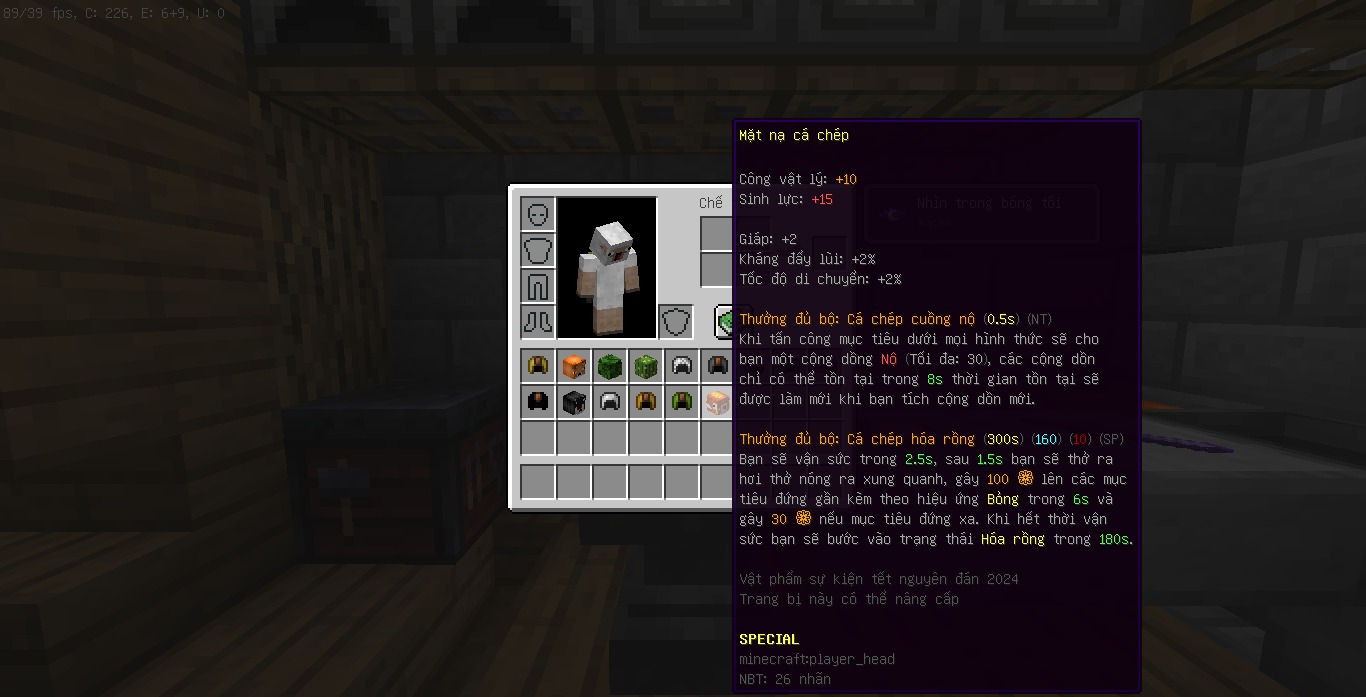Select the empty chestplate armor slot
This screenshot has width=1366, height=697.
coord(538,250)
